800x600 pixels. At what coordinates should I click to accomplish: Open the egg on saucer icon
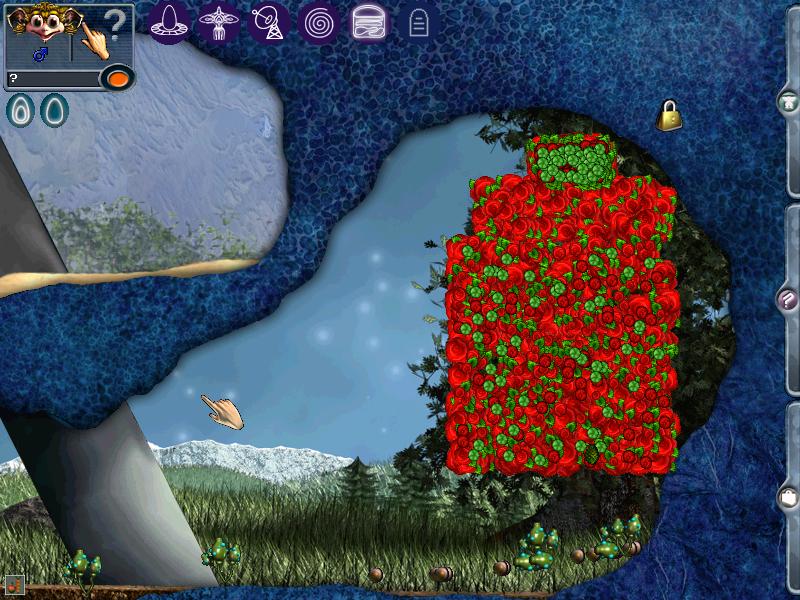[x=170, y=21]
